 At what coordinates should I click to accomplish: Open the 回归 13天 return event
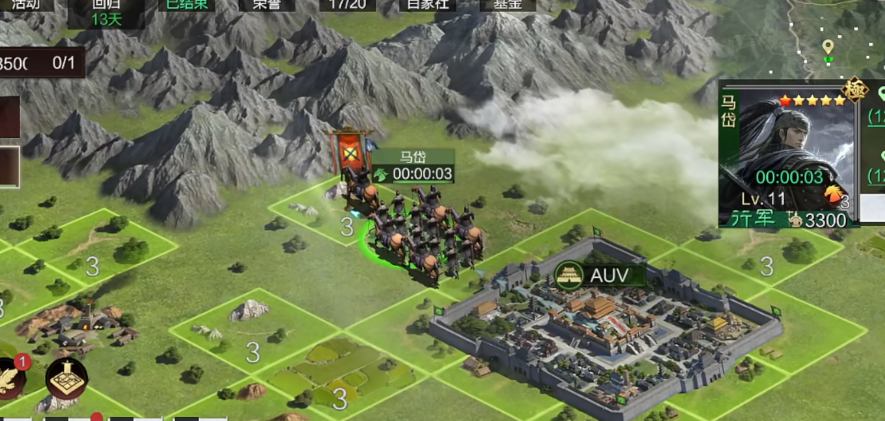[x=107, y=11]
